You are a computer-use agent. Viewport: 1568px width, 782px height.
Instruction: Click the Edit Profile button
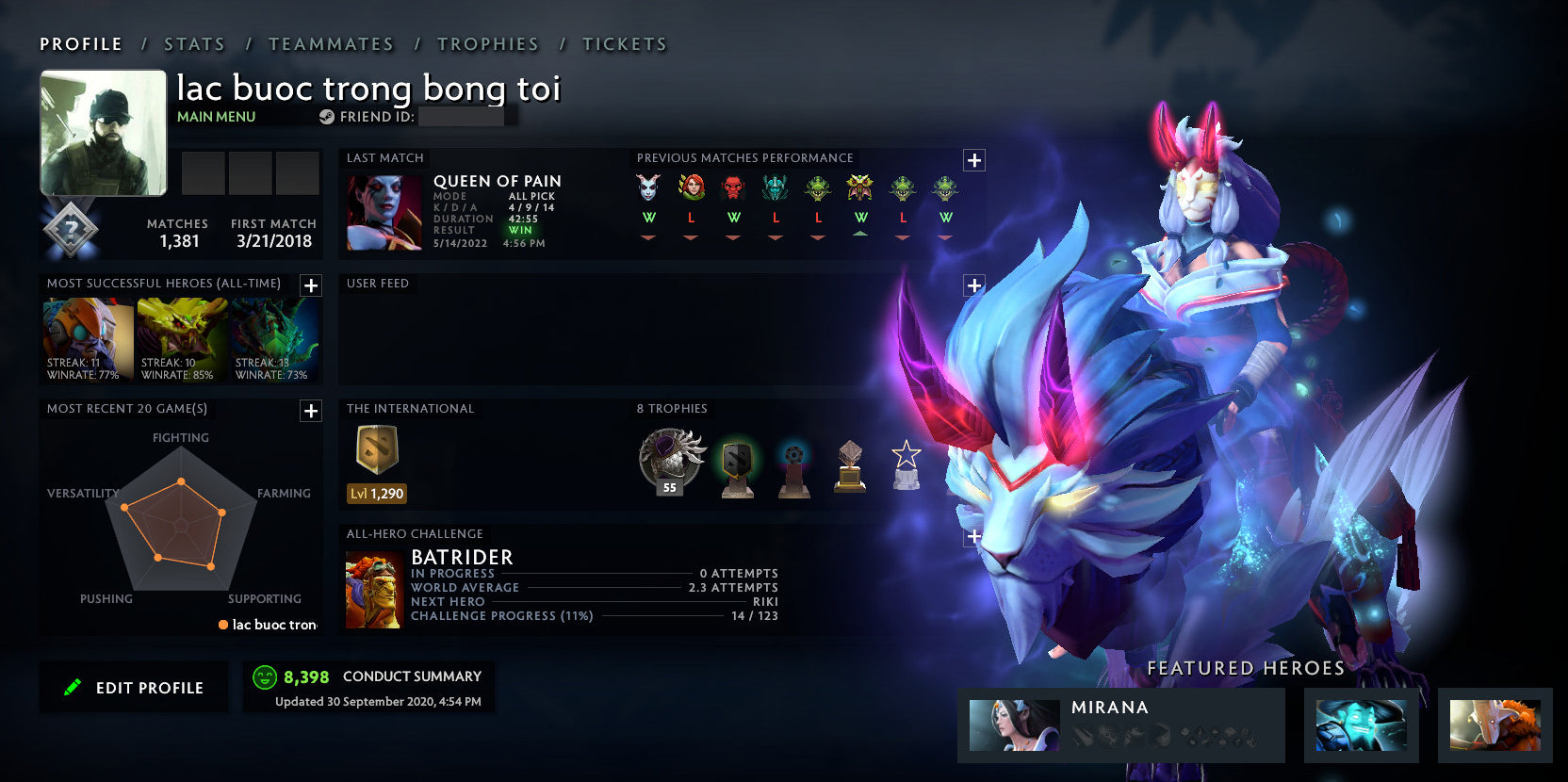tap(133, 687)
